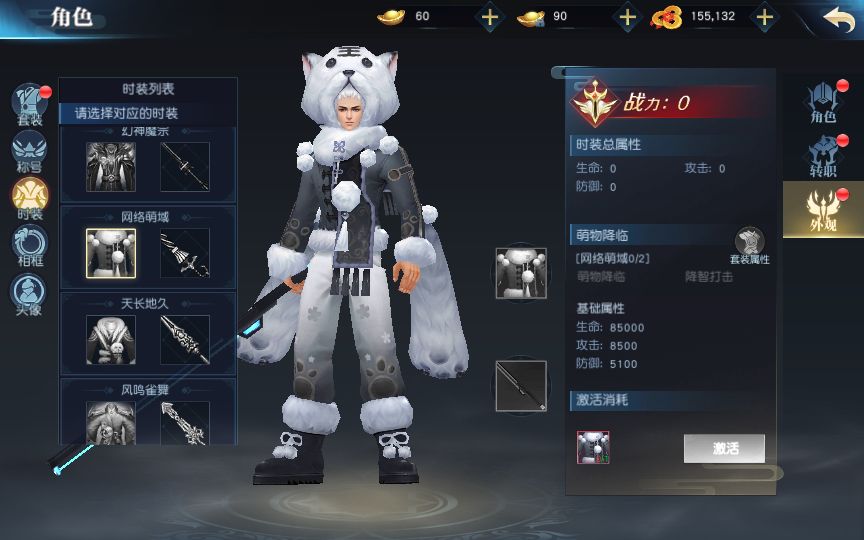Pick the 凤鸣雀舞 outfit thumbnail

click(x=111, y=422)
